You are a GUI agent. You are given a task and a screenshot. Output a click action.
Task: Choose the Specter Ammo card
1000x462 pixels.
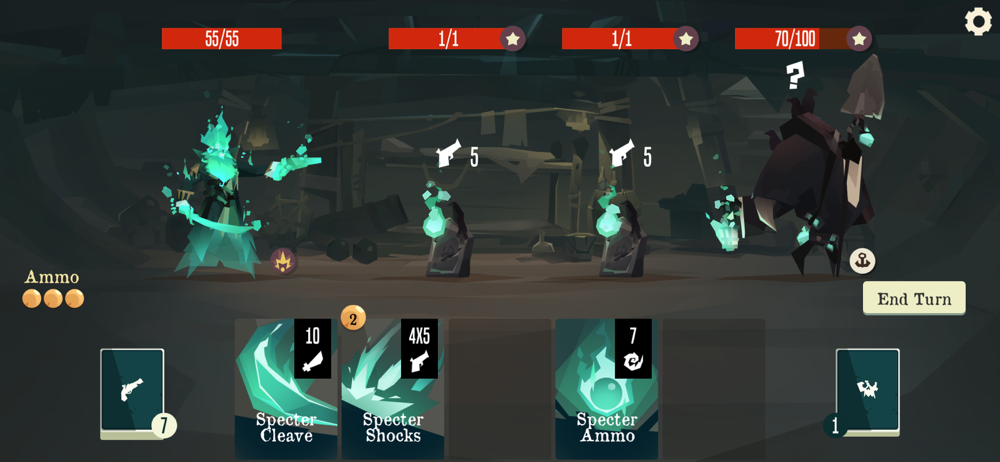[606, 390]
